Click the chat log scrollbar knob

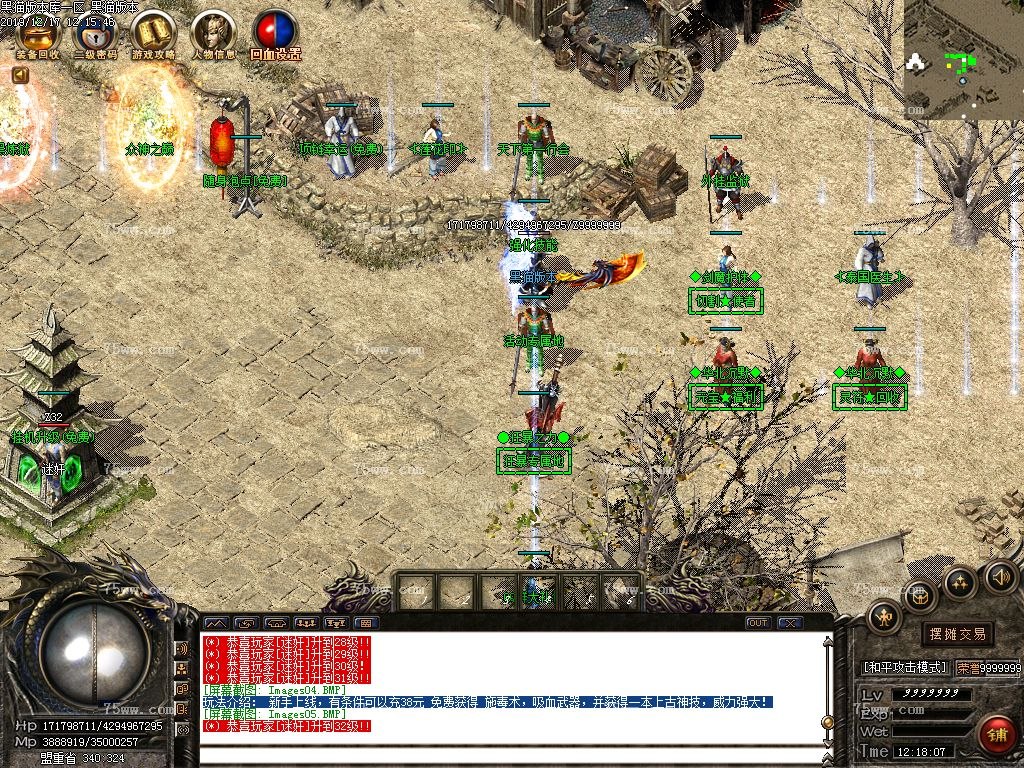click(x=827, y=720)
